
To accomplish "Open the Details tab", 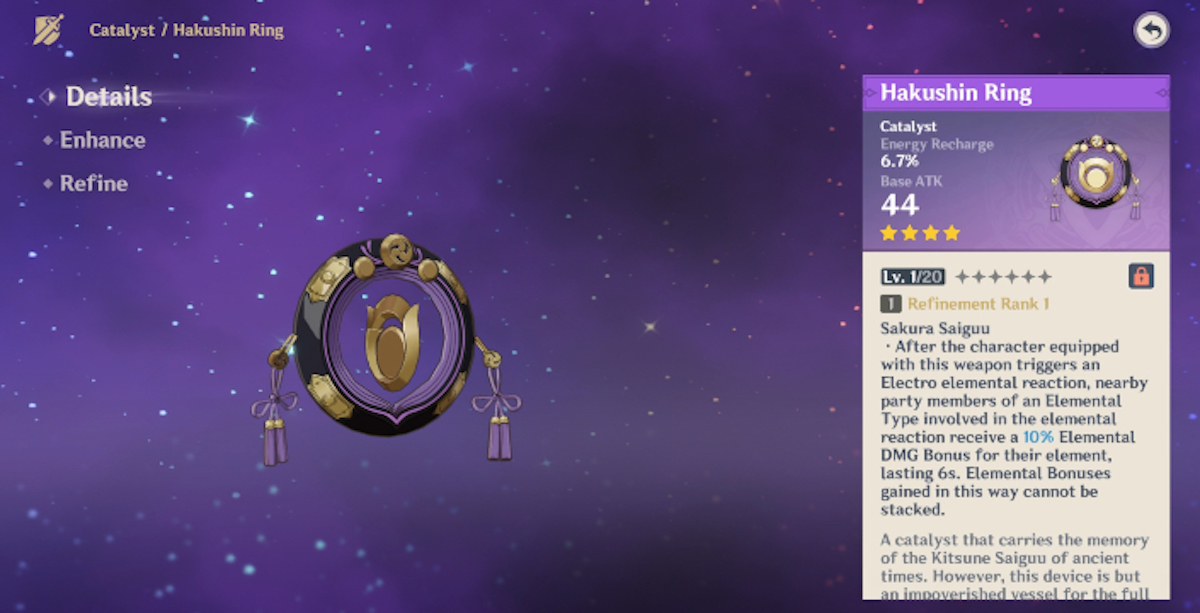I will point(108,97).
